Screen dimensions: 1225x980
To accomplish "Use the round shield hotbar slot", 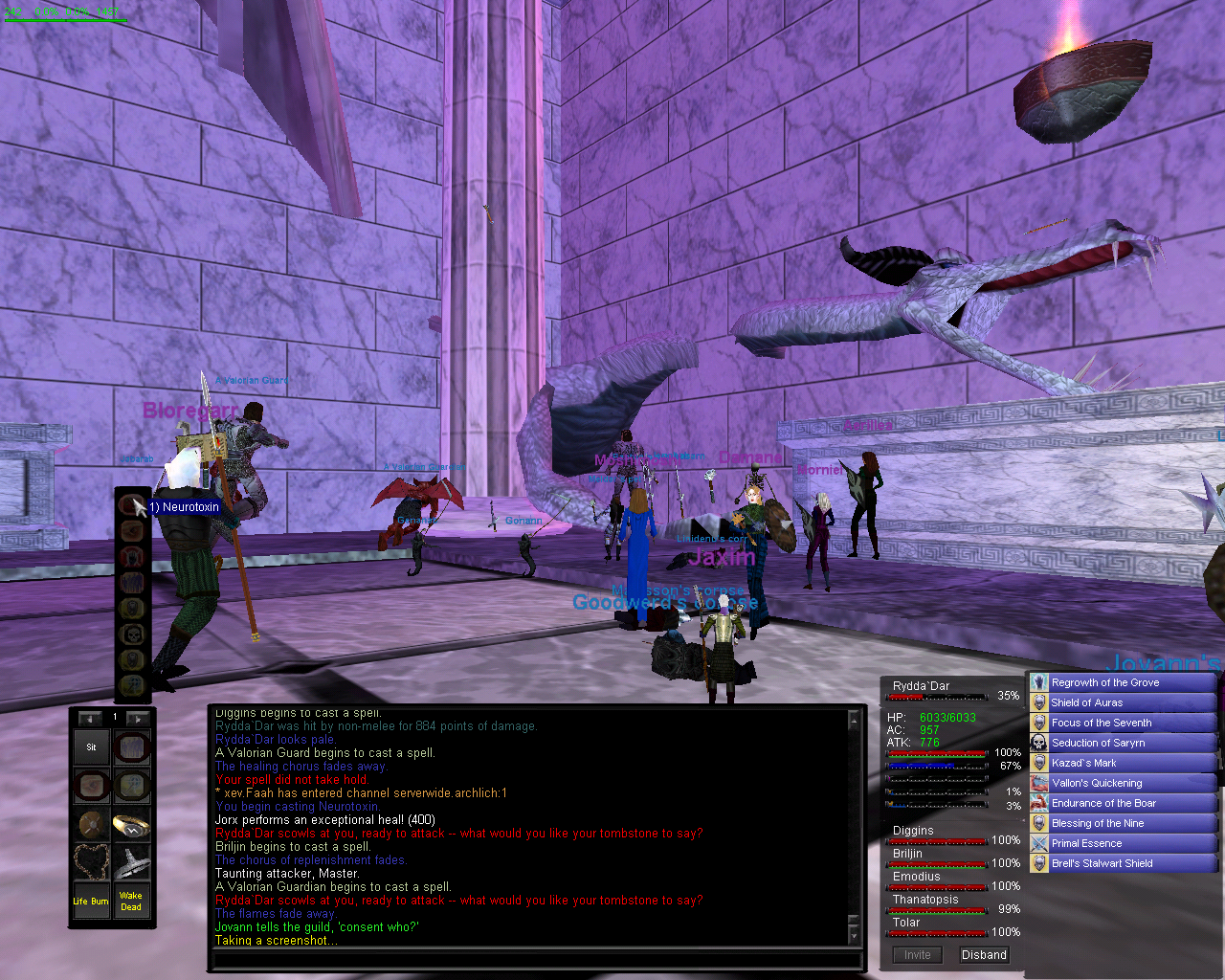I will pyautogui.click(x=92, y=824).
